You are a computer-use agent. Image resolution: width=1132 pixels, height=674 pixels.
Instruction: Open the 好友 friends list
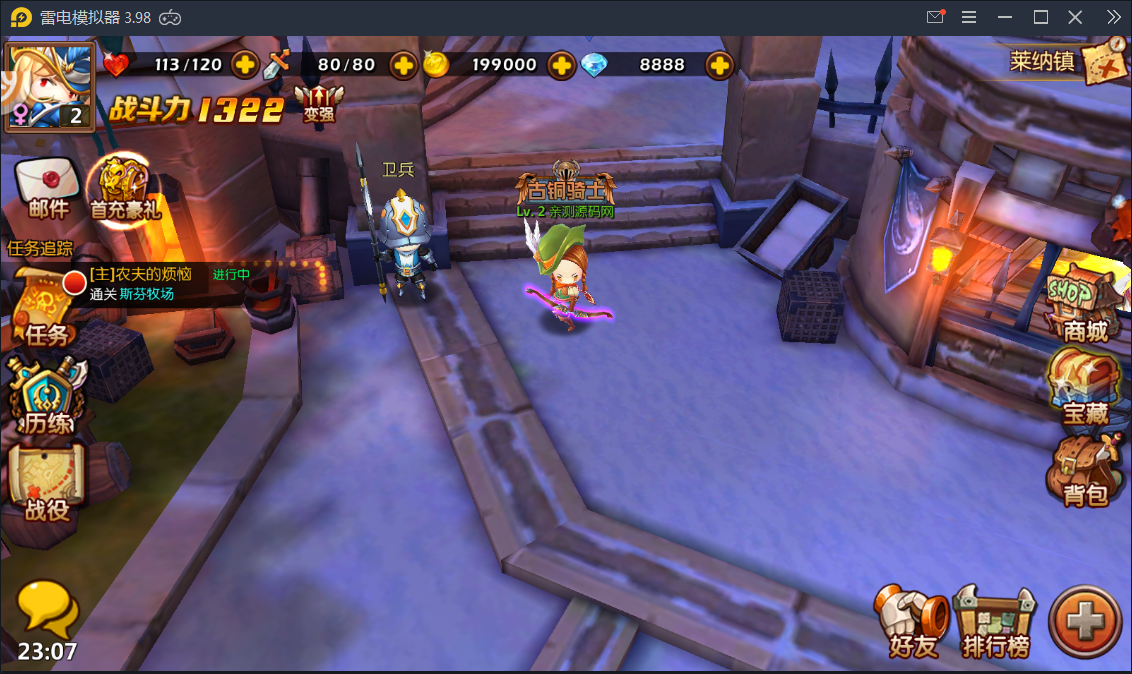click(913, 622)
